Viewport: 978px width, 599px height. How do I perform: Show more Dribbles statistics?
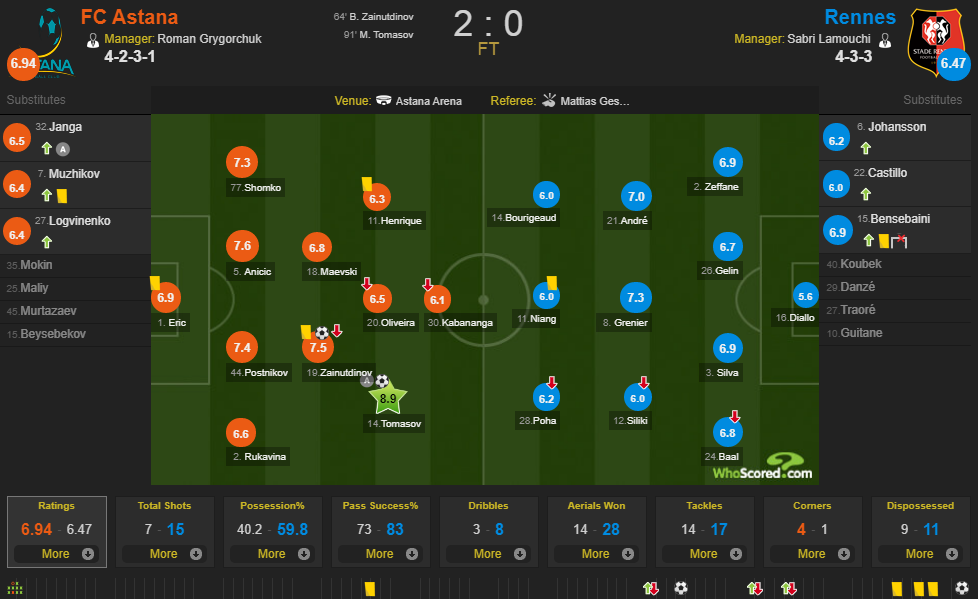487,553
